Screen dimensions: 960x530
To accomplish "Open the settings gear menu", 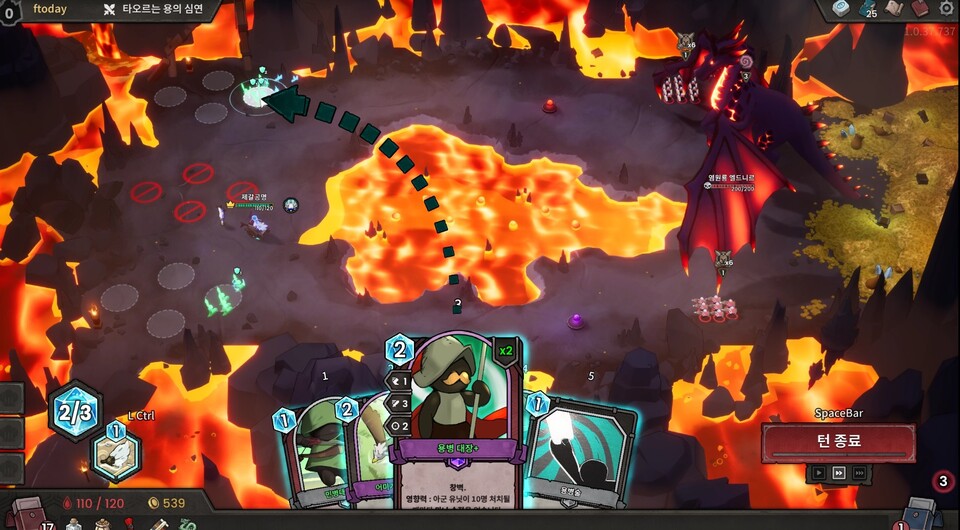I will [x=946, y=9].
